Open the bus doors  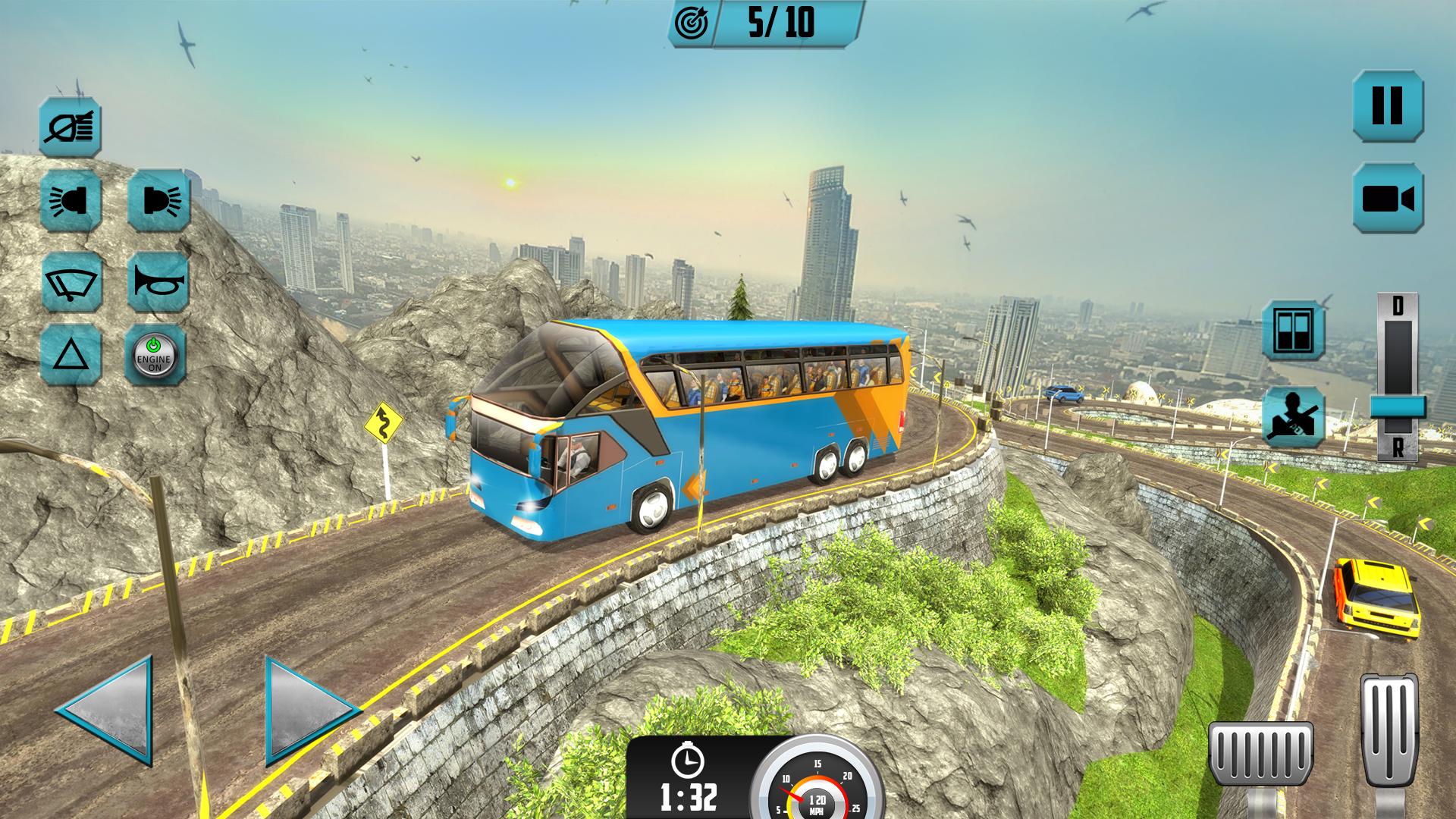click(1294, 330)
